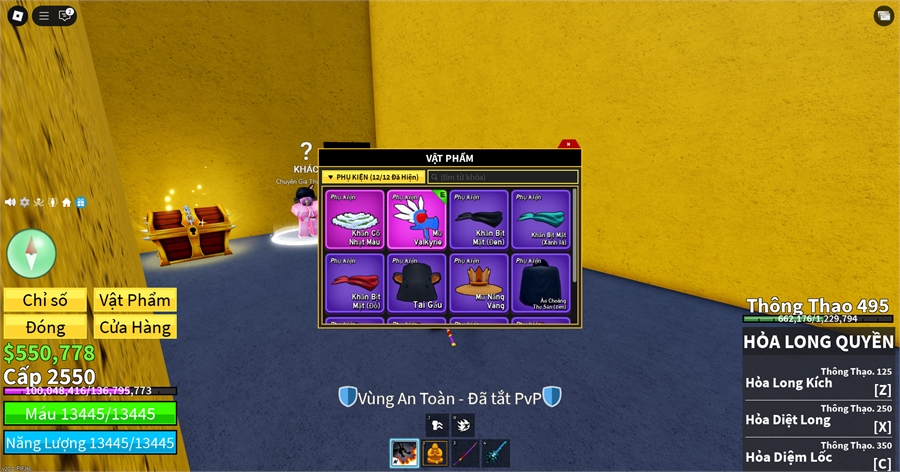Open the Chỉ số stats menu
Screen dimensions: 900x472
45,300
